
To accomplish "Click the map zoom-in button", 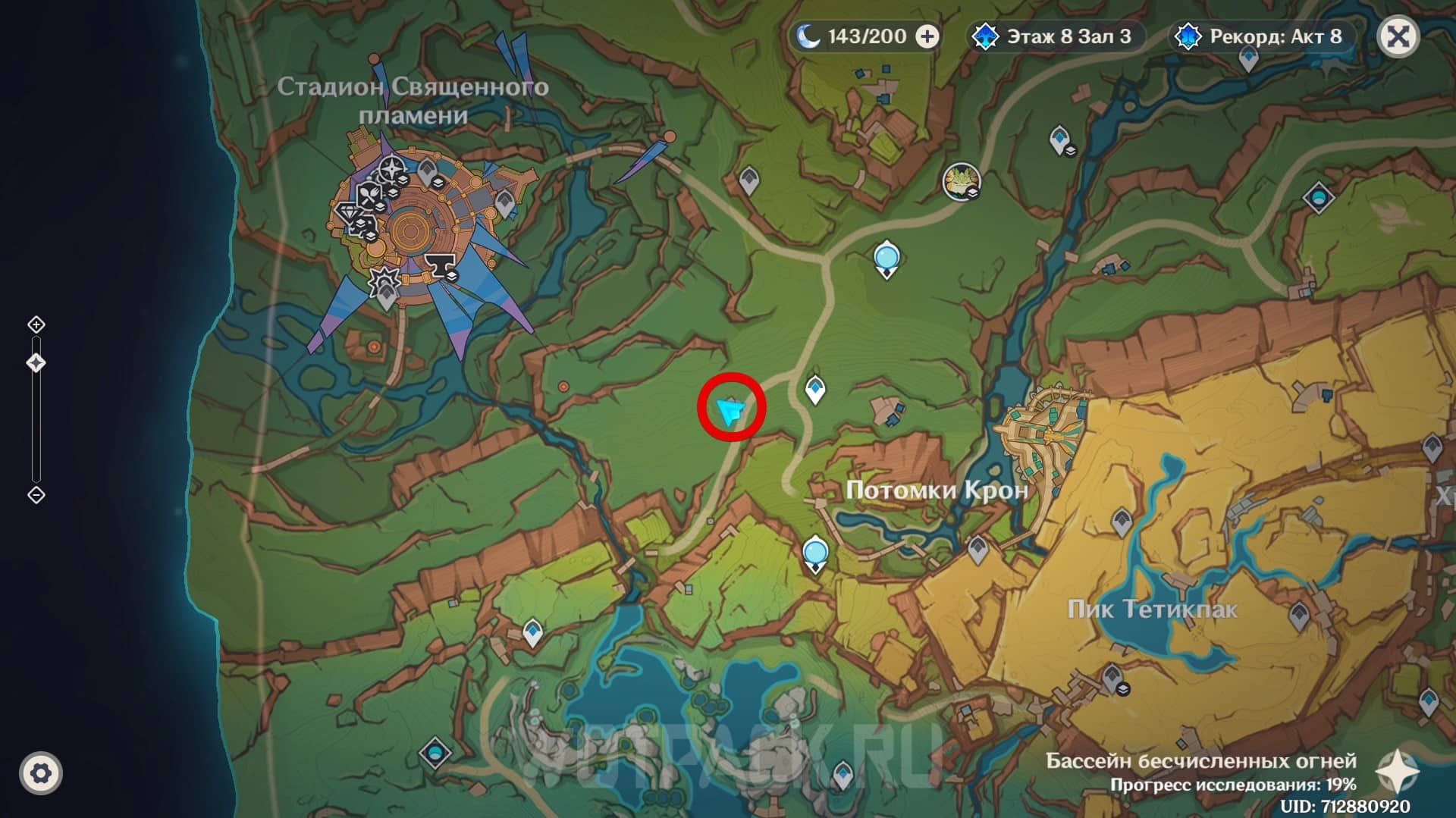I will (x=36, y=324).
